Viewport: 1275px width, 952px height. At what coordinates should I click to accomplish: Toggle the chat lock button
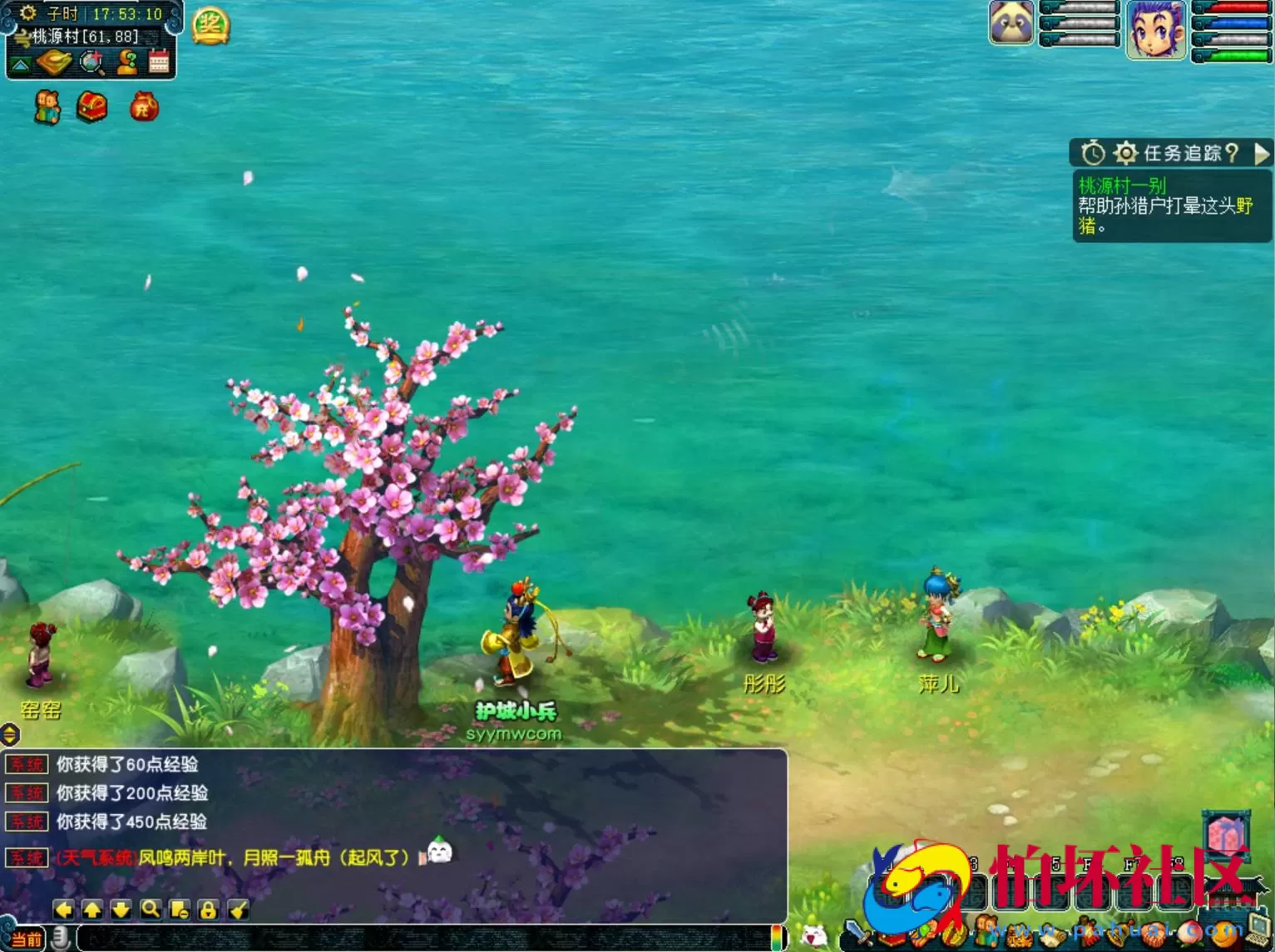[208, 910]
